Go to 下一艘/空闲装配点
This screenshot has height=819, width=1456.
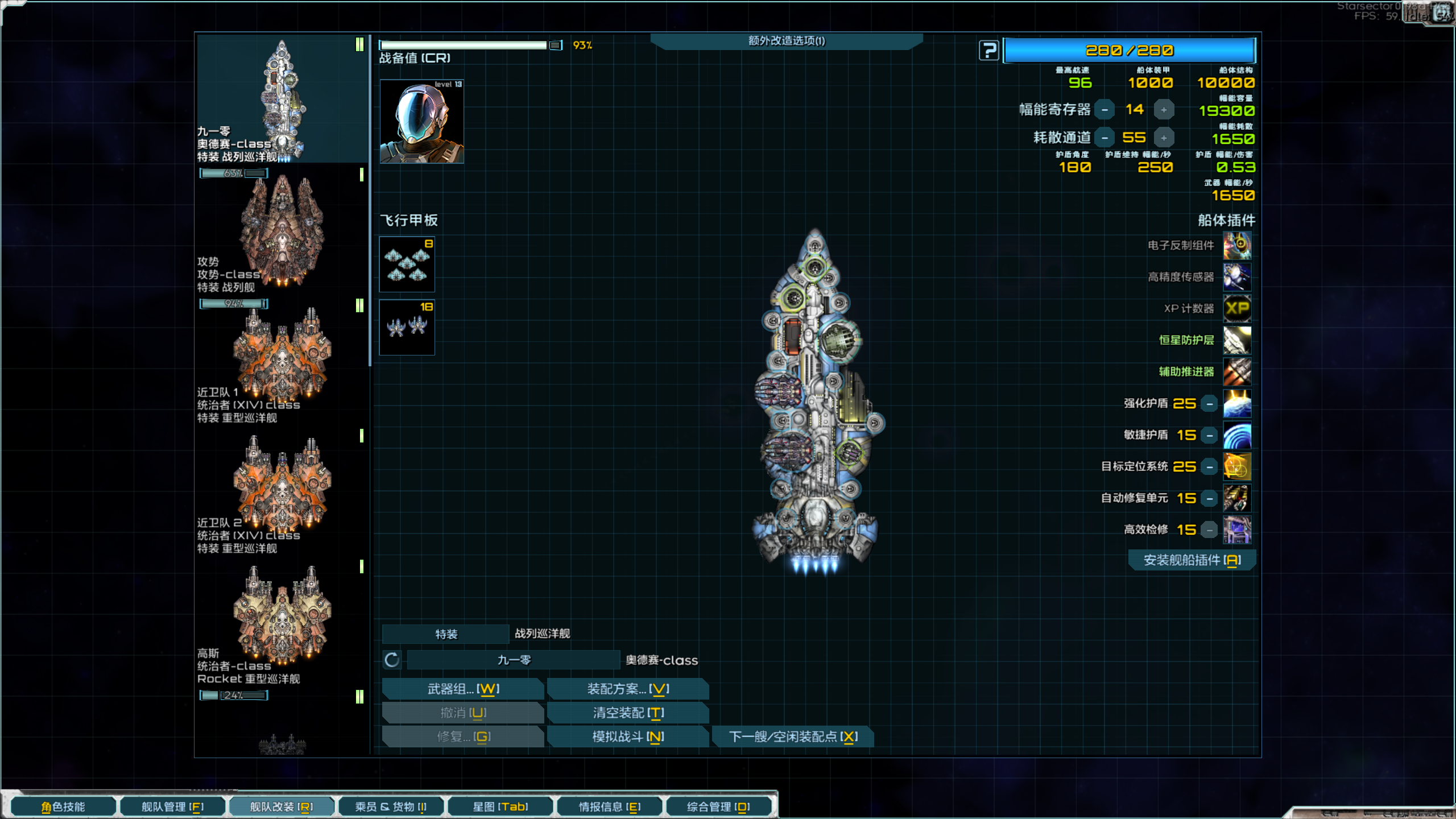pos(793,737)
